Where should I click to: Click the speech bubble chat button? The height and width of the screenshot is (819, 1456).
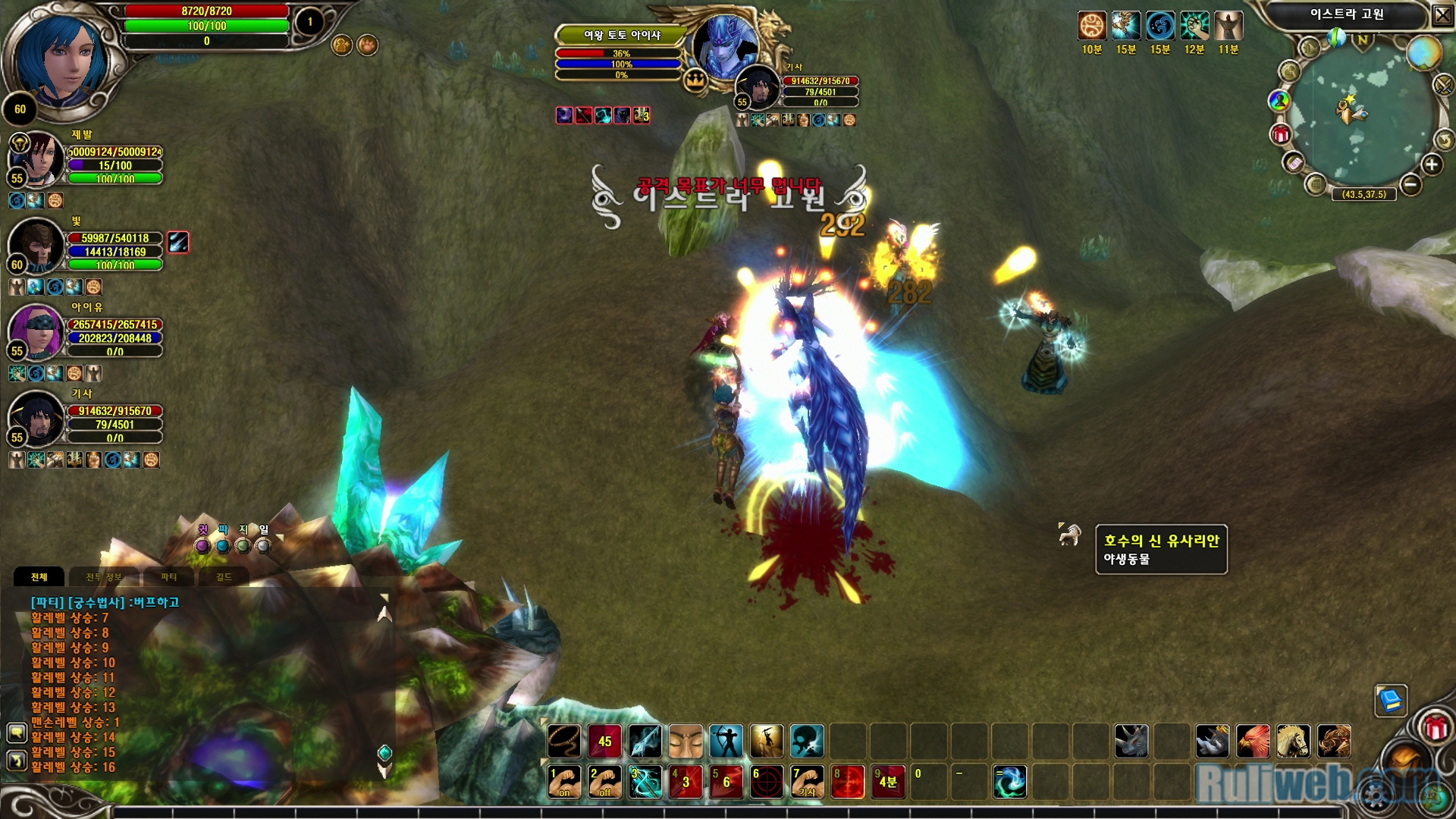pyautogui.click(x=17, y=733)
